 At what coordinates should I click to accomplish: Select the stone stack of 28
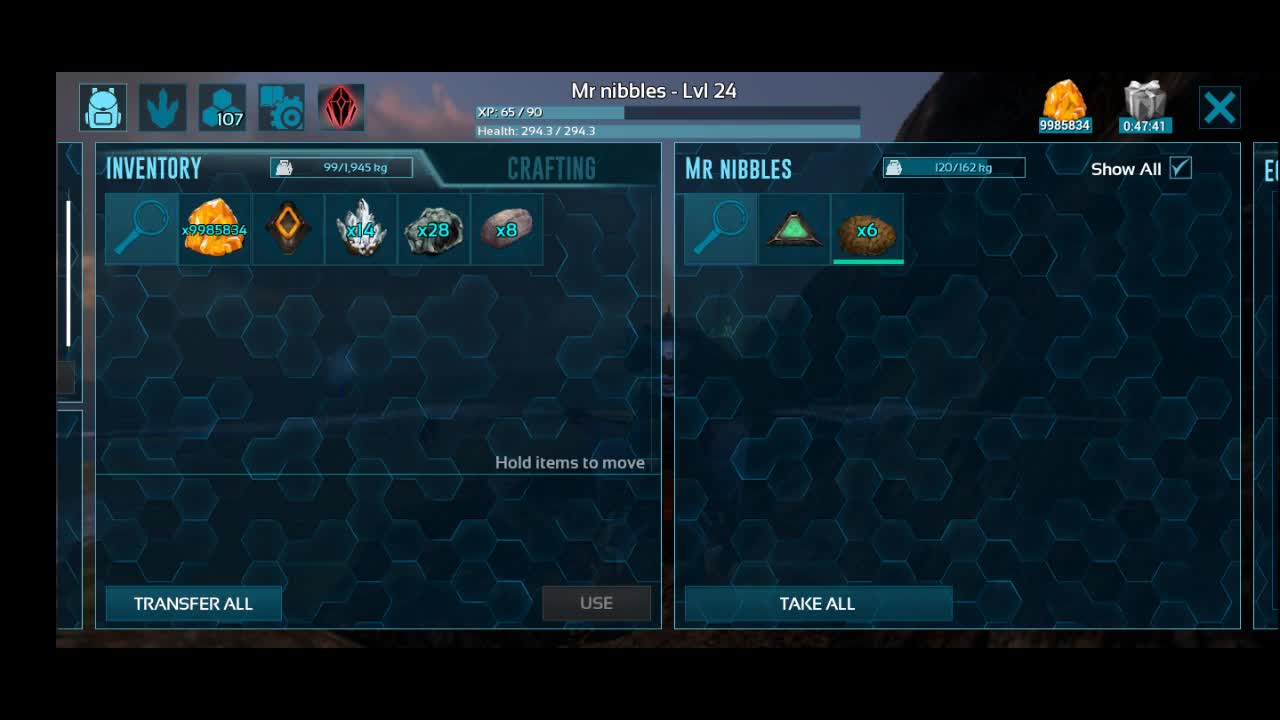point(433,230)
